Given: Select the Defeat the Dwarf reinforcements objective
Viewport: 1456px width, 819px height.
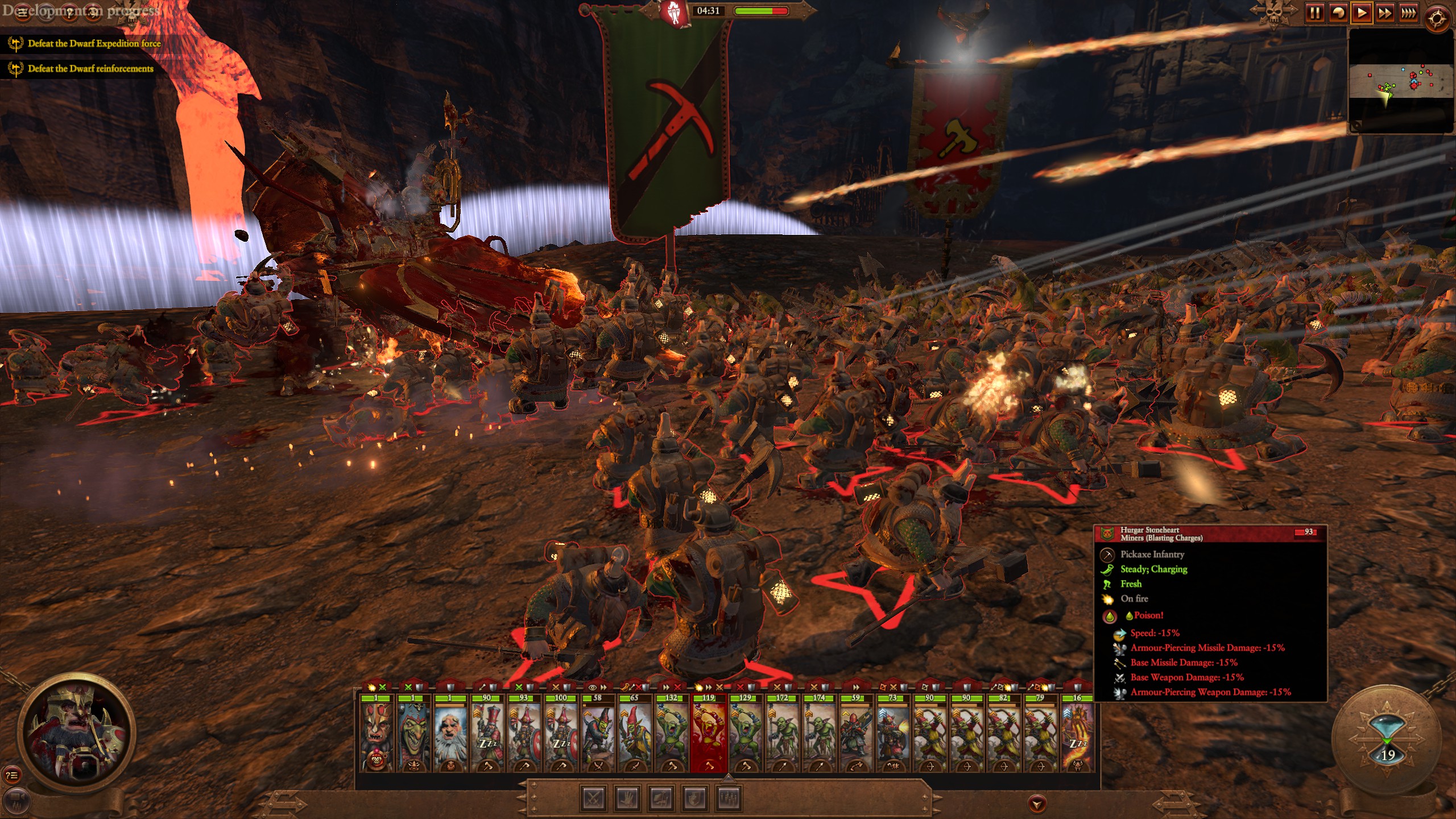Looking at the screenshot, I should (90, 69).
